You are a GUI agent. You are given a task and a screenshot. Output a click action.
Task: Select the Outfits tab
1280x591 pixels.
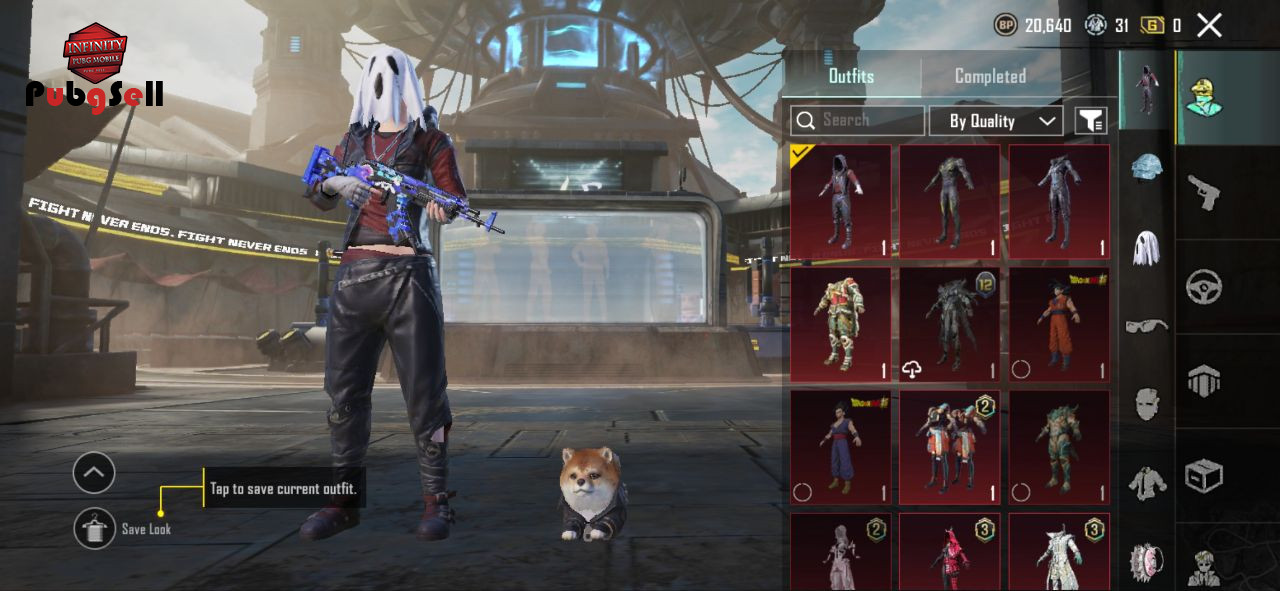(851, 76)
